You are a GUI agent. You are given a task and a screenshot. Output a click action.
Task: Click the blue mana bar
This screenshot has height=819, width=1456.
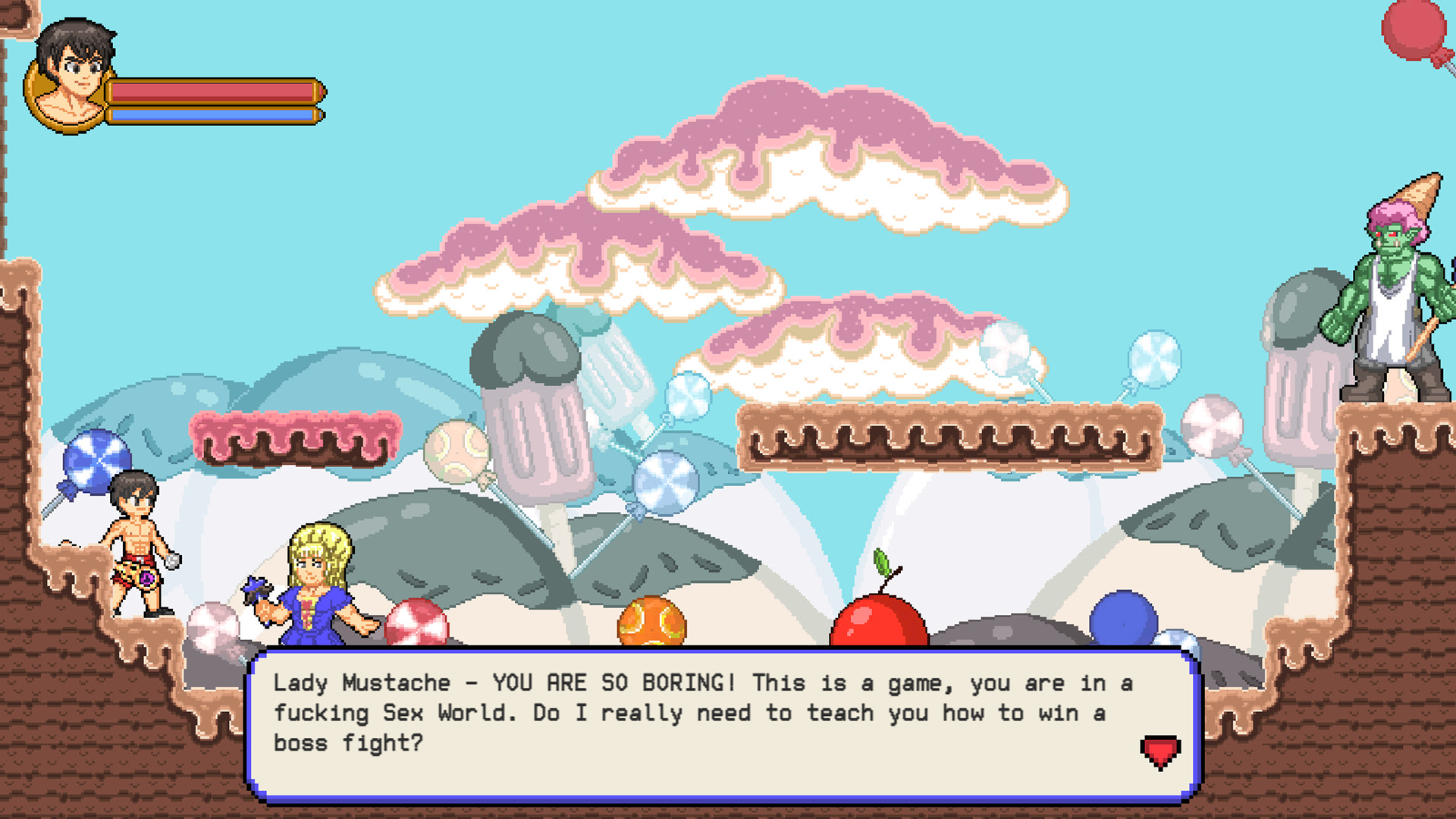[x=212, y=114]
